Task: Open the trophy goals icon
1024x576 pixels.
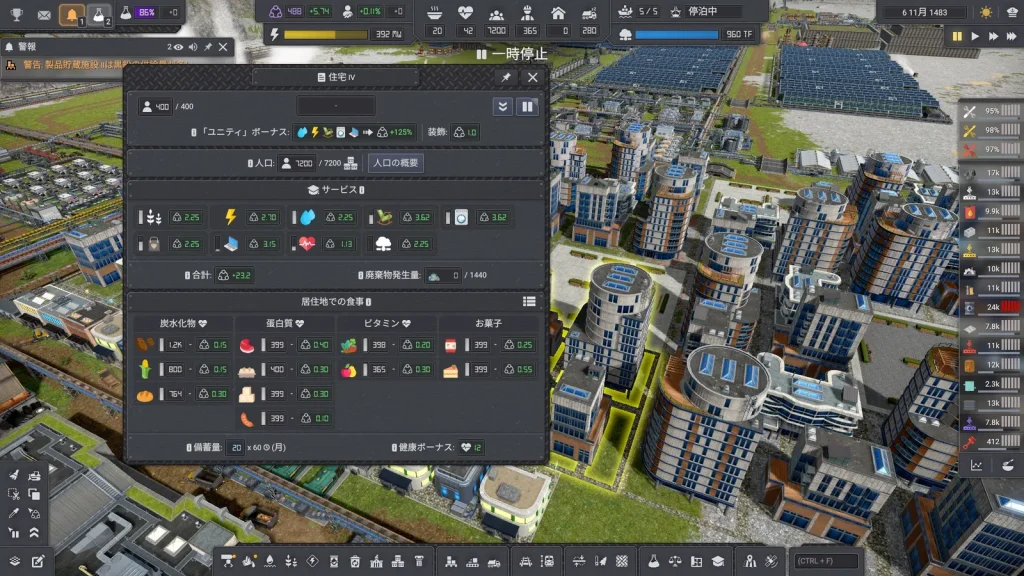Action: pyautogui.click(x=16, y=15)
